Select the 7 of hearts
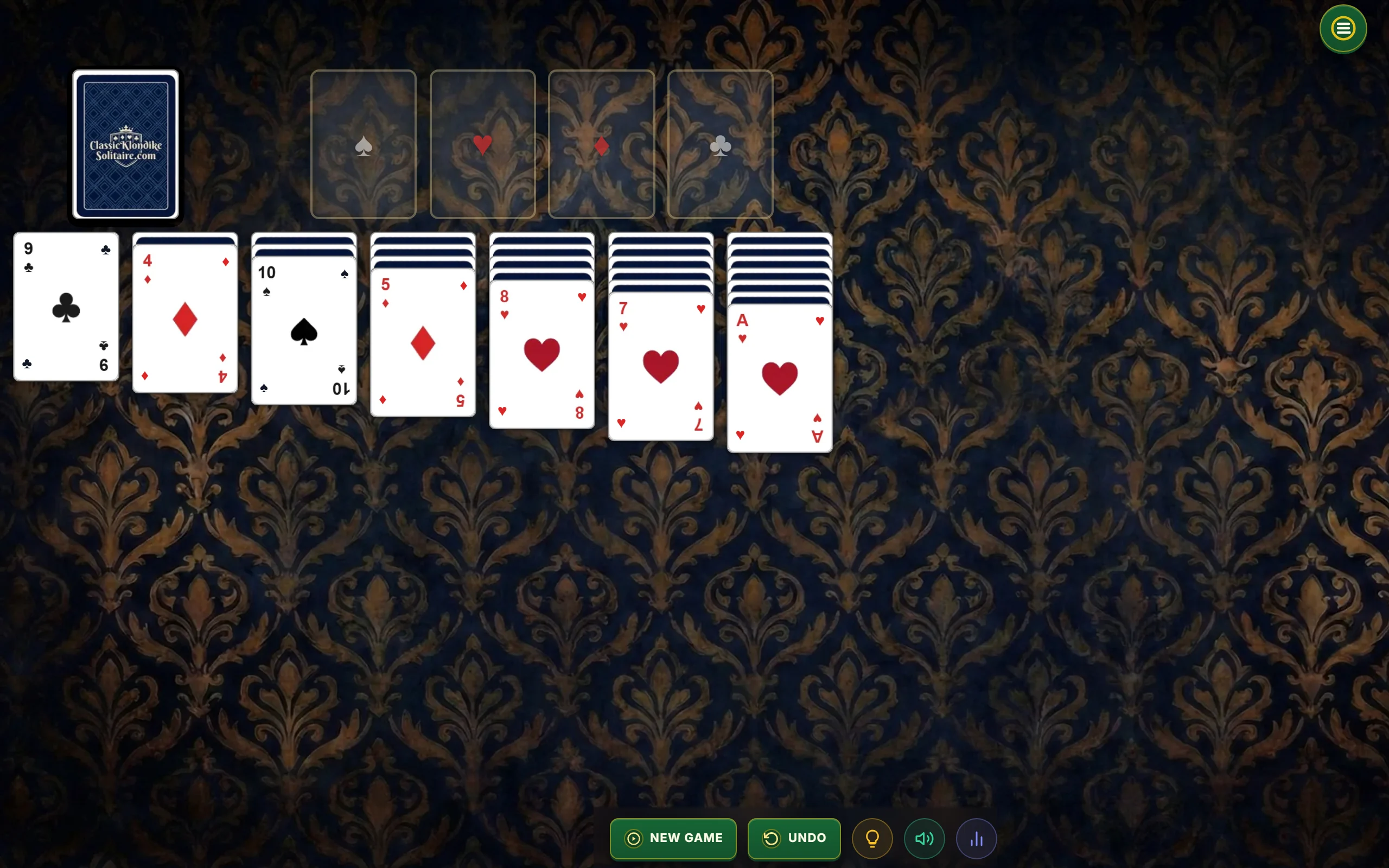This screenshot has height=868, width=1389. [x=660, y=365]
